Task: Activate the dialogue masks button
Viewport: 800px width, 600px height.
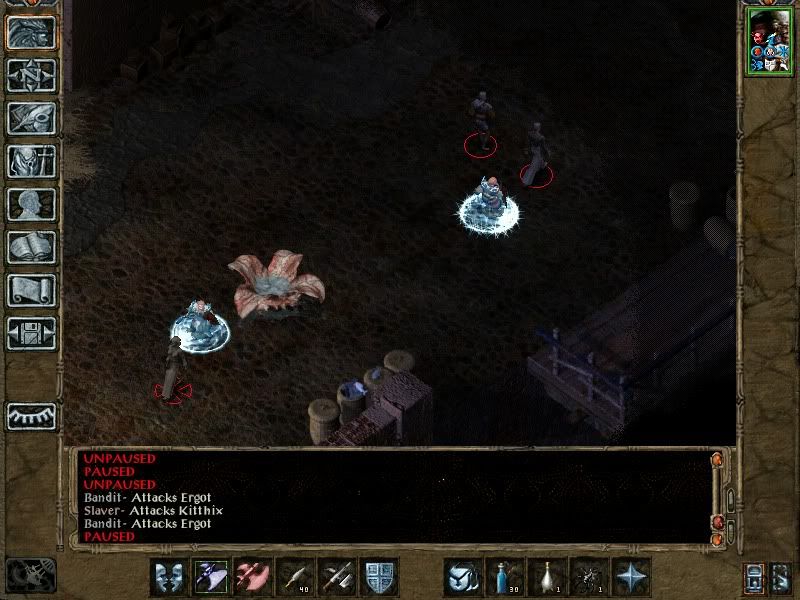Action: pos(170,577)
